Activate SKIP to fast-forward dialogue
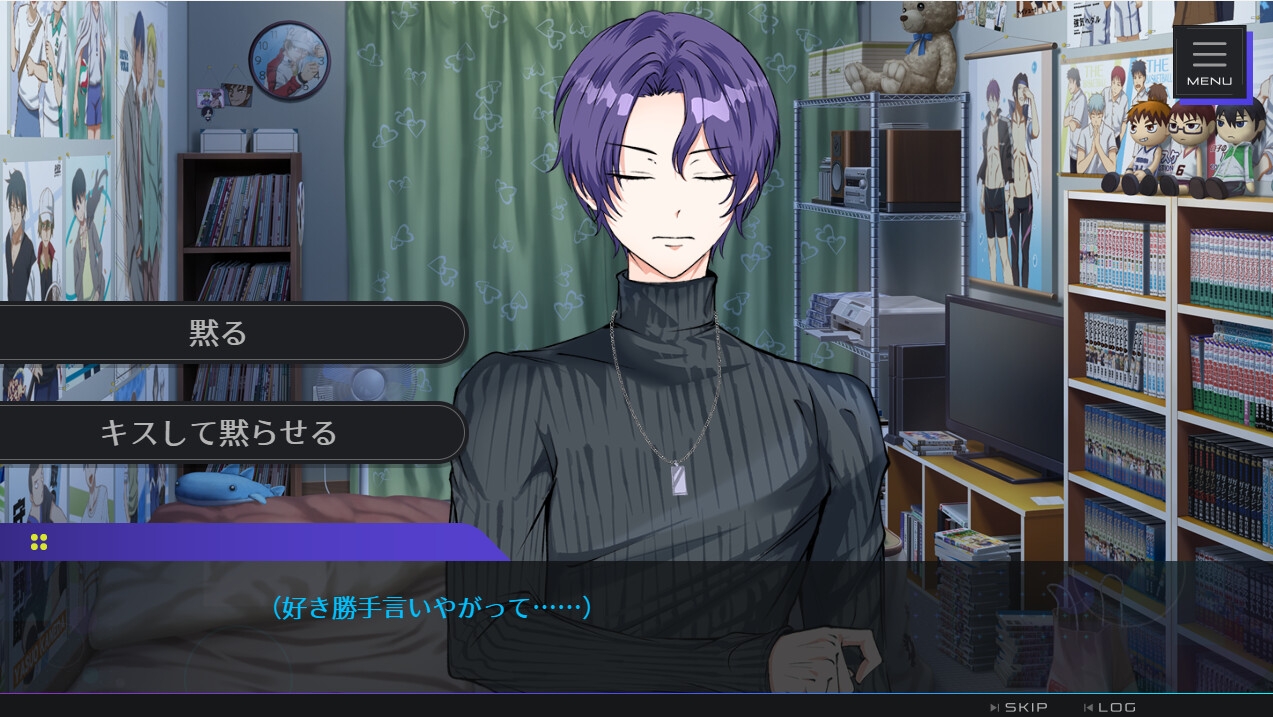 tap(1020, 707)
